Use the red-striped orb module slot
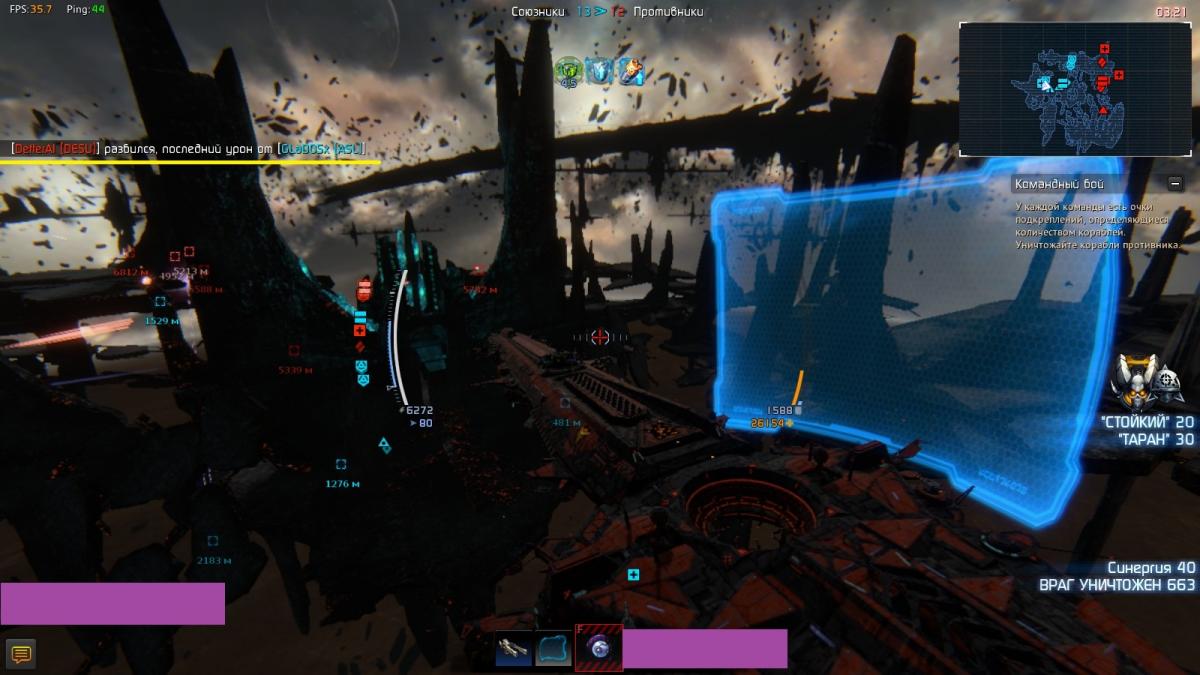This screenshot has height=675, width=1200. pos(599,648)
